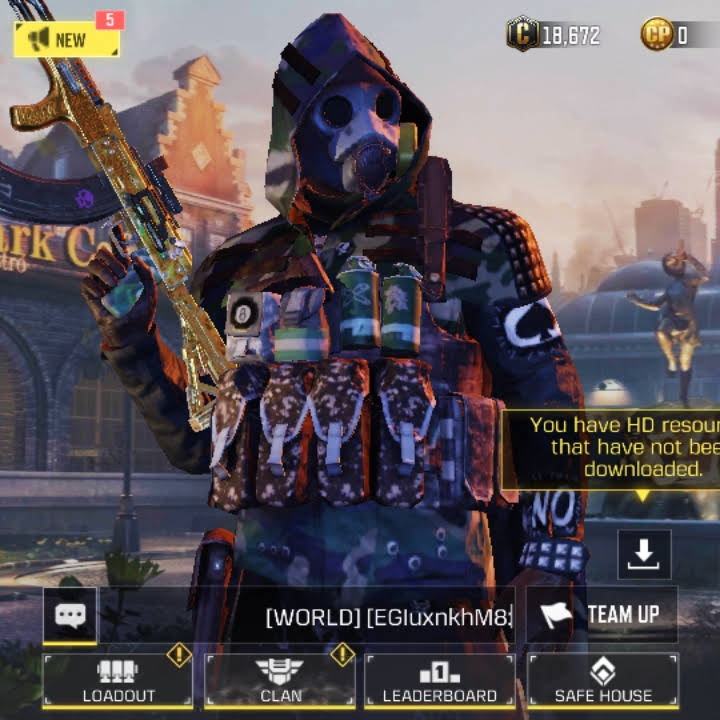Tap the Credits currency counter

pyautogui.click(x=554, y=35)
